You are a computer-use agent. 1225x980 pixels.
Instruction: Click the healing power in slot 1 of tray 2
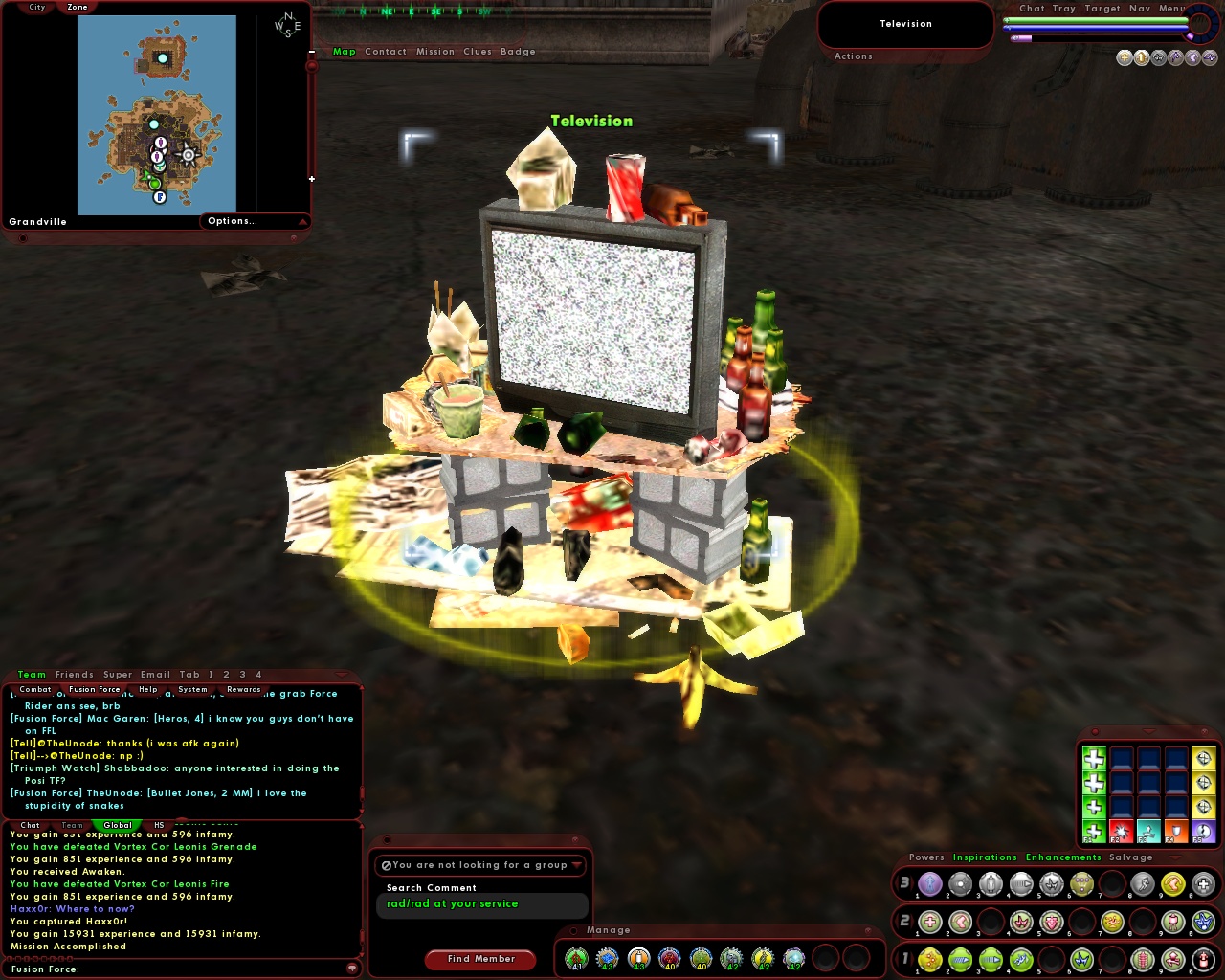coord(929,923)
